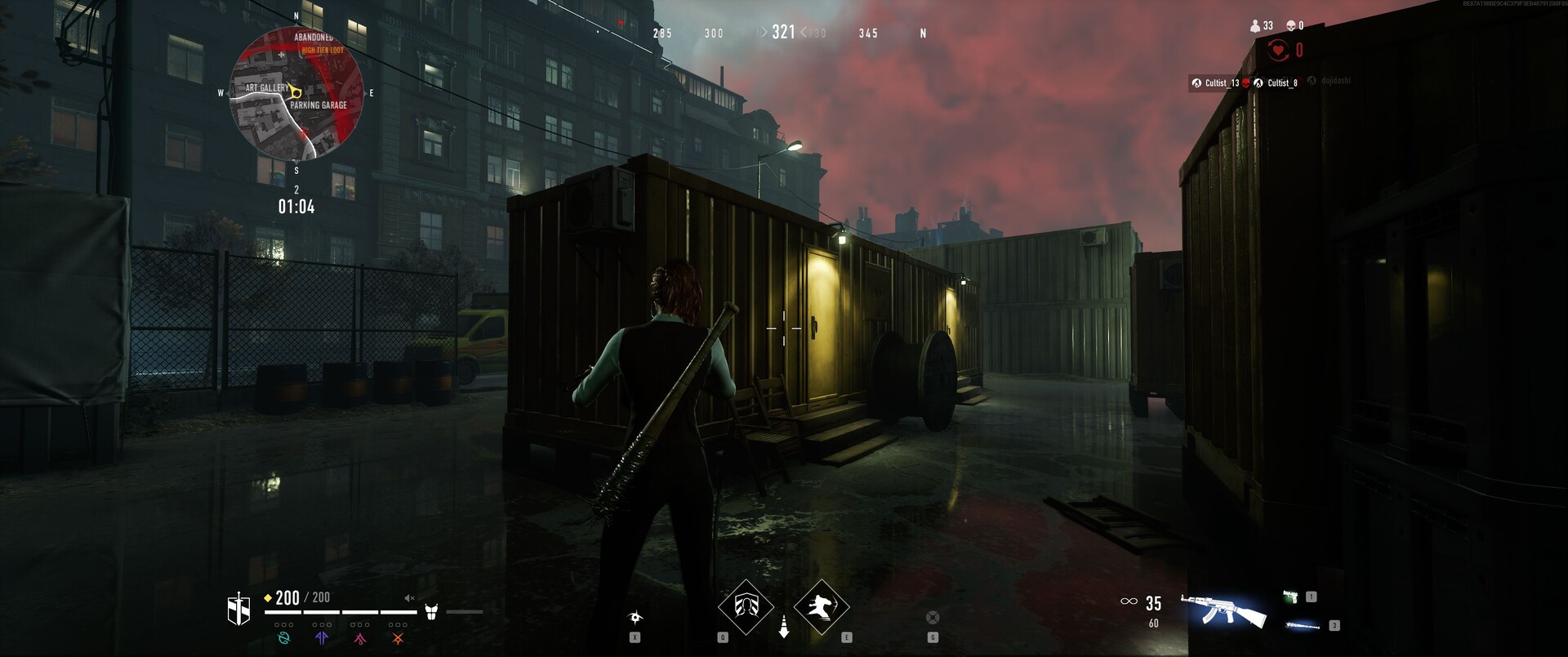The height and width of the screenshot is (657, 1568).
Task: Select the pink blood resonance icon
Action: (x=360, y=638)
